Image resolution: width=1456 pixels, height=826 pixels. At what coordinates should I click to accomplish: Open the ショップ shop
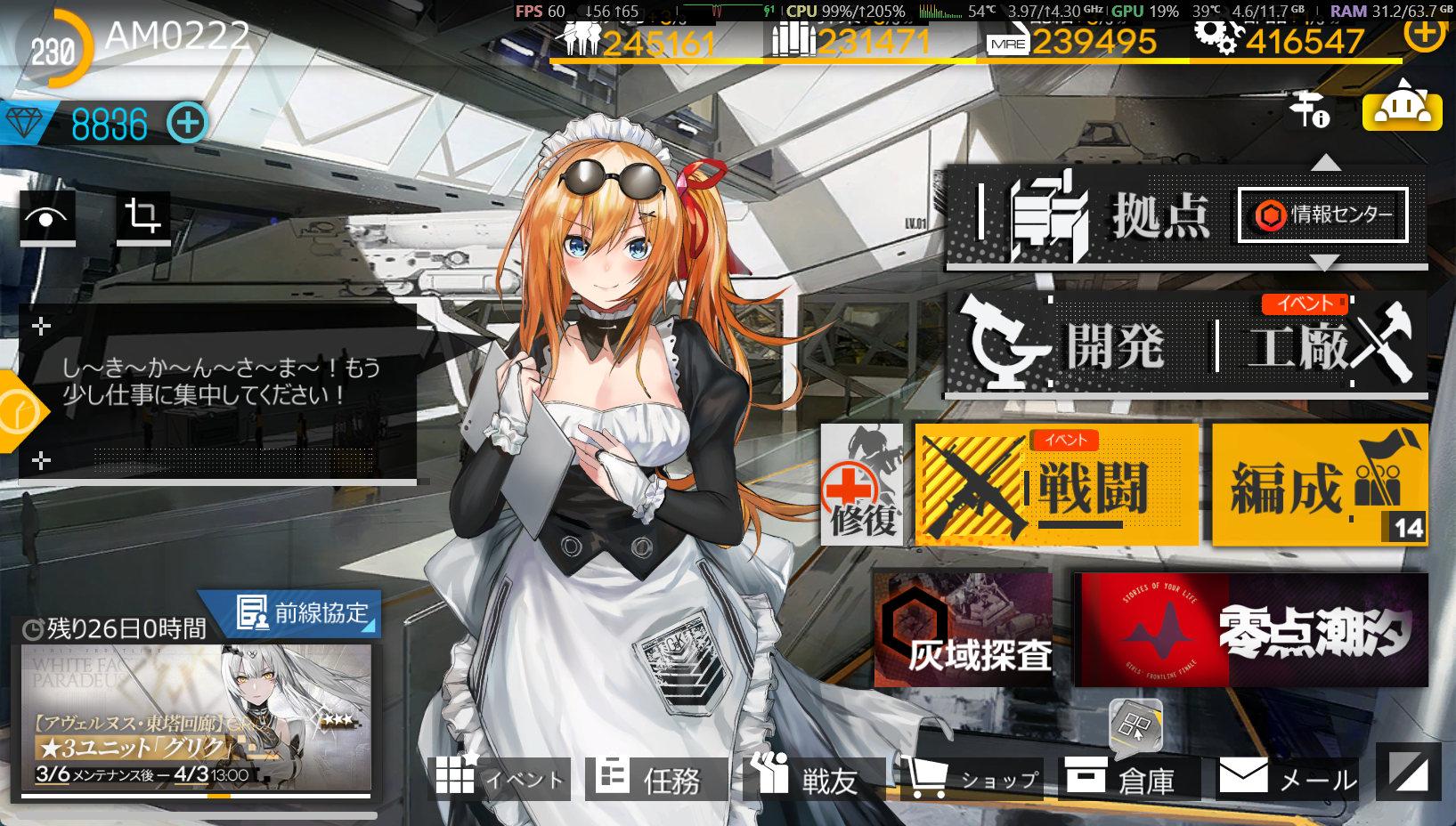(x=972, y=779)
